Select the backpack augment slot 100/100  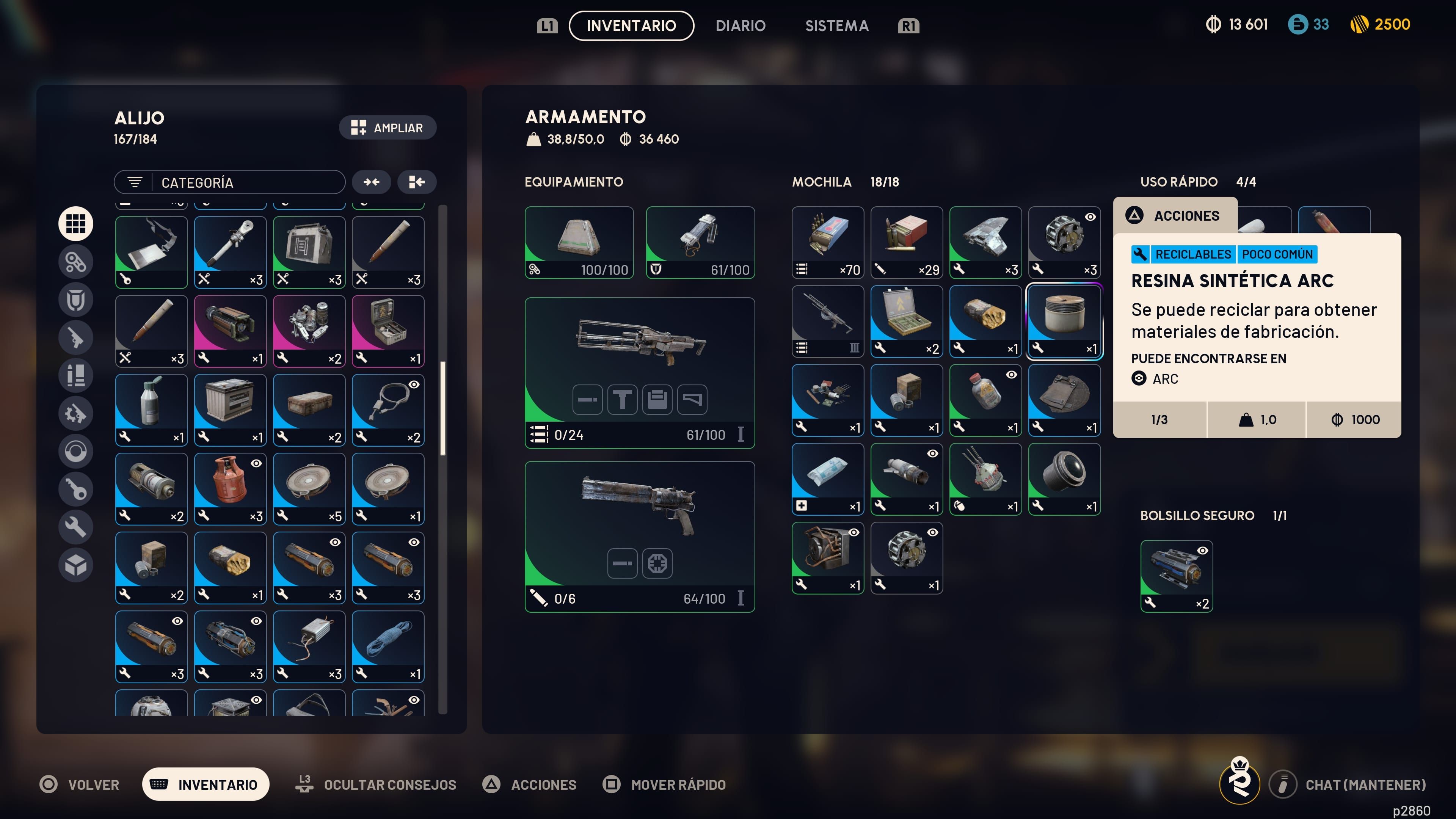579,242
